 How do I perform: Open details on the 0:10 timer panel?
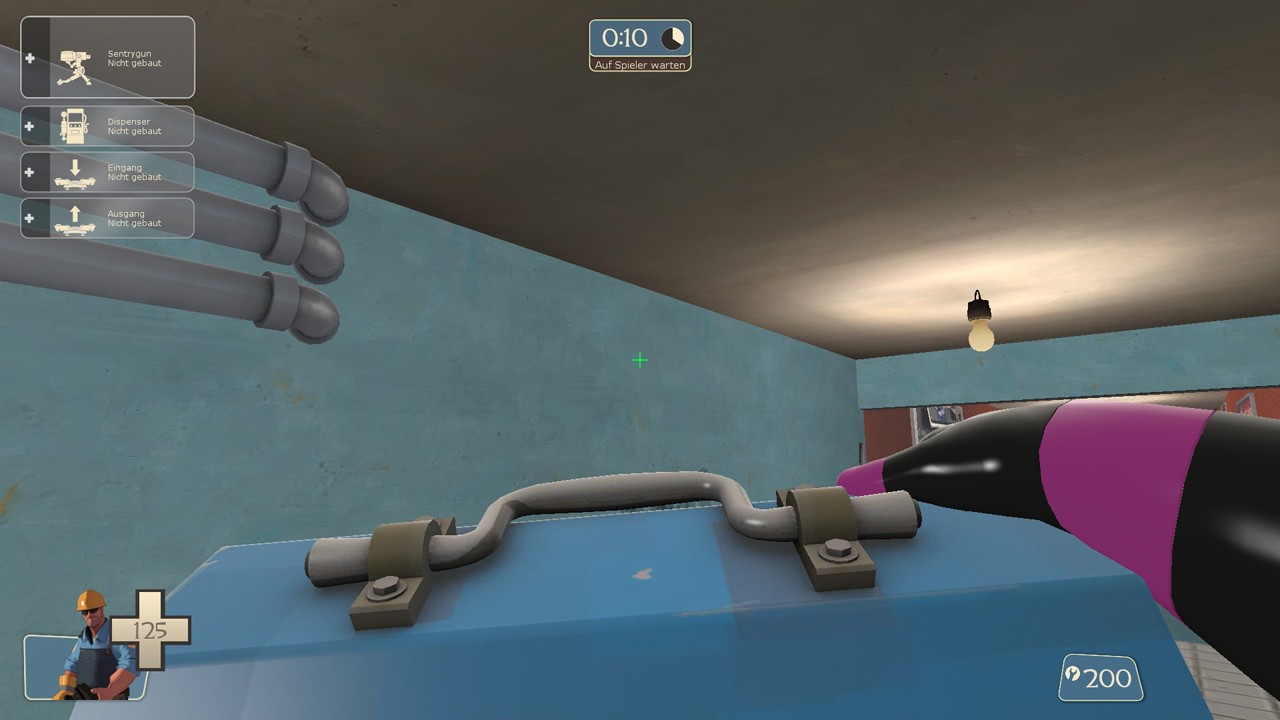640,38
